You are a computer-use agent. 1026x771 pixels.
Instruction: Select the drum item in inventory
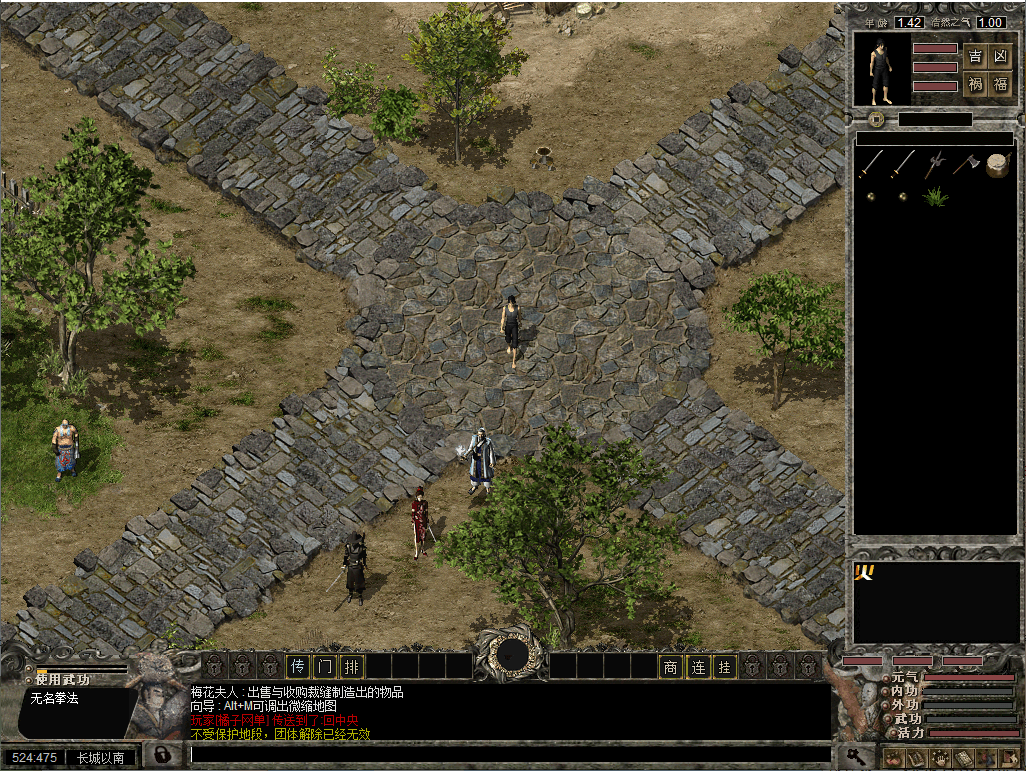(x=997, y=165)
